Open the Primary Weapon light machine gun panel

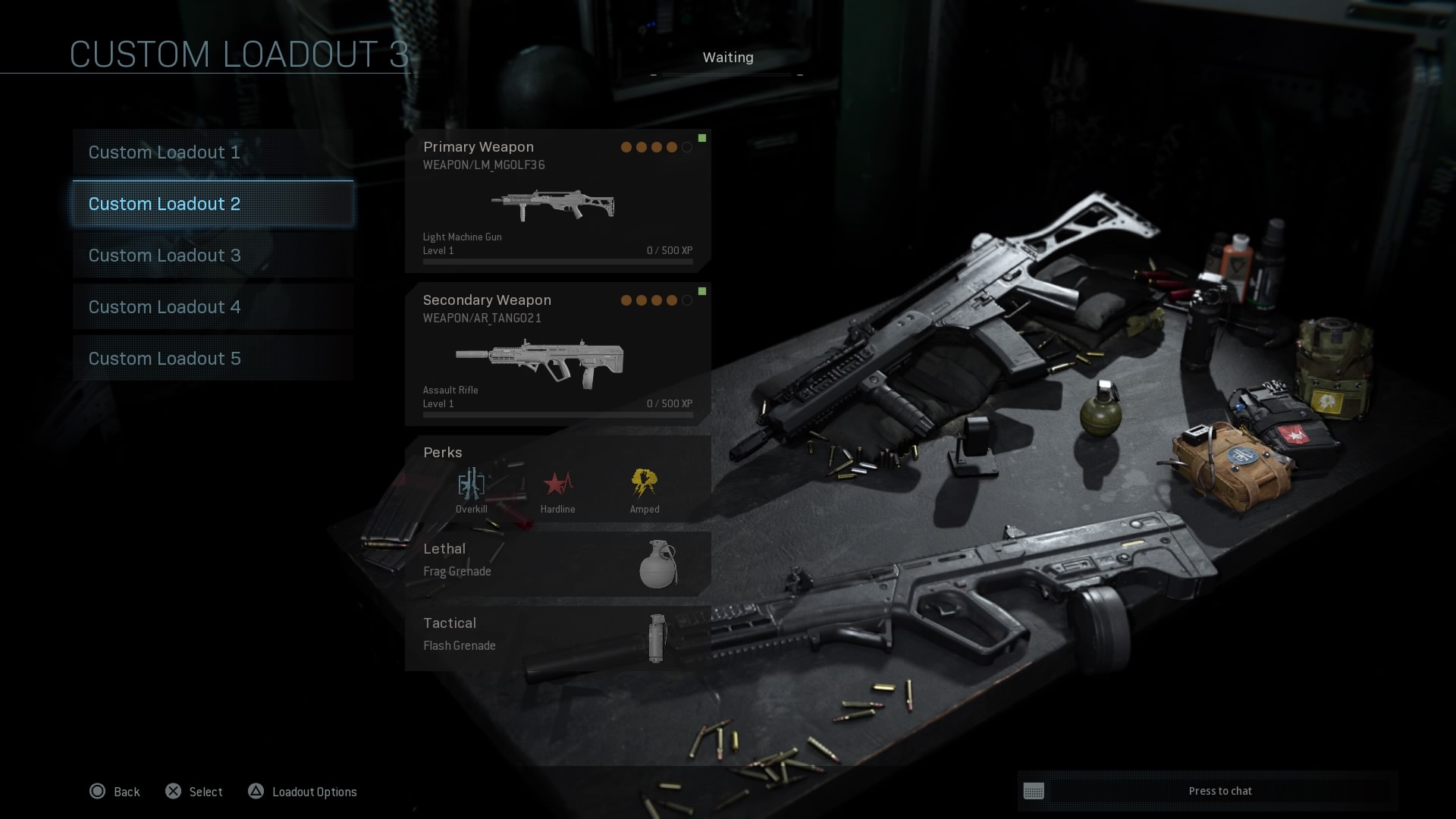557,202
